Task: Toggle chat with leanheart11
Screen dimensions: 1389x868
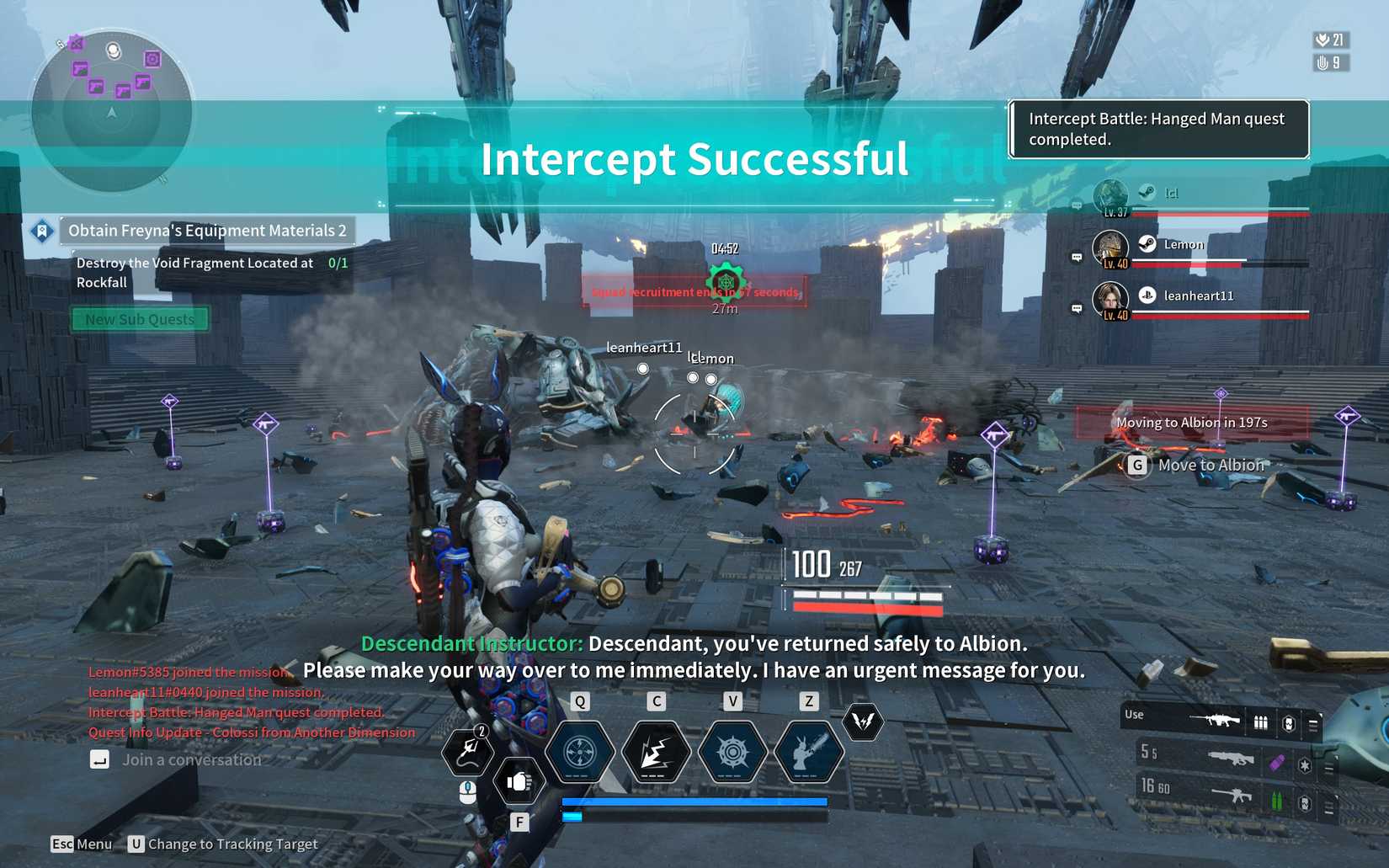Action: (1076, 308)
